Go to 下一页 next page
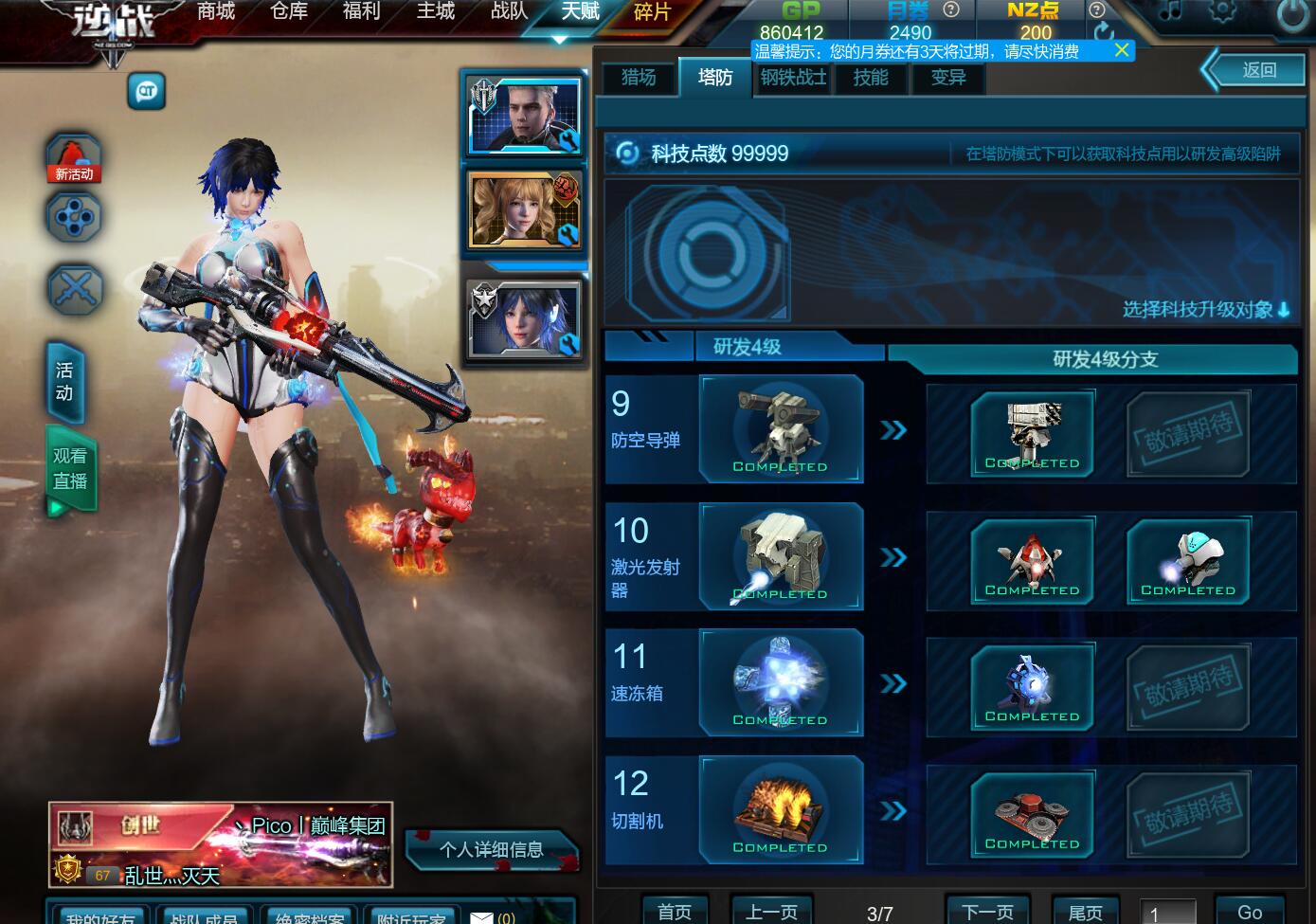Viewport: 1316px width, 924px height. (987, 912)
